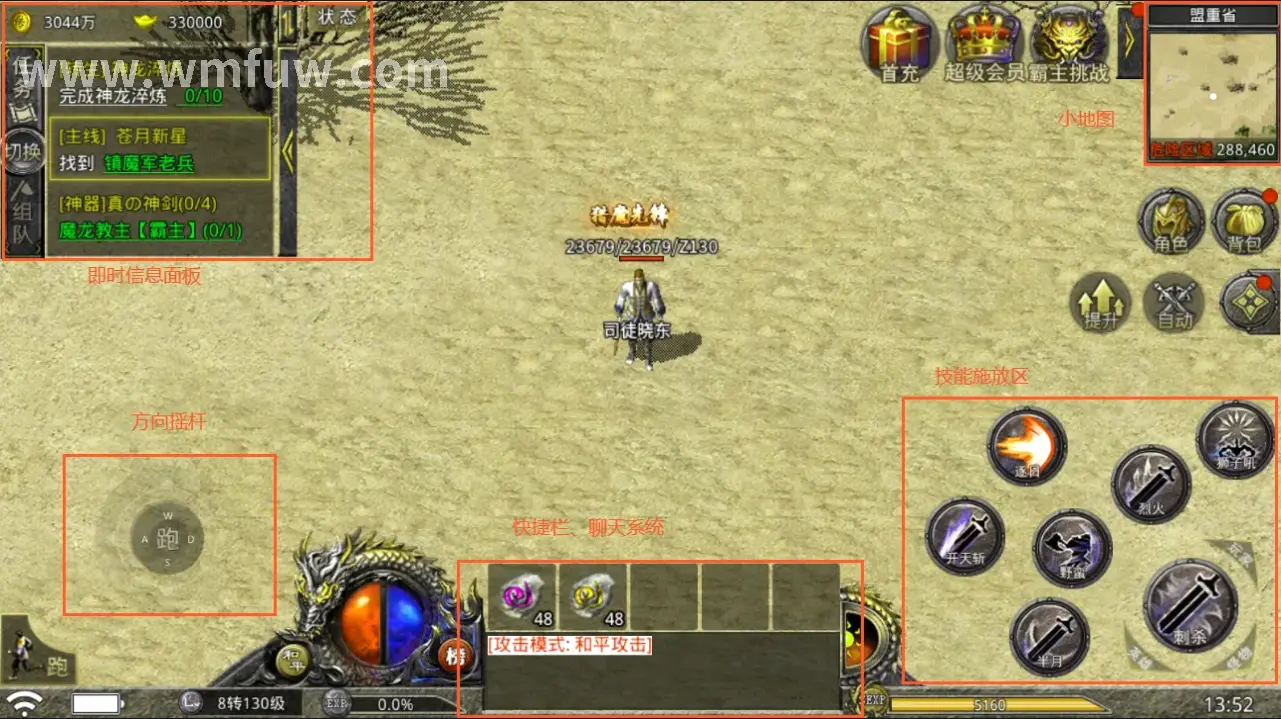Toggle 自动 auto-combat
Image resolution: width=1281 pixels, height=719 pixels.
[1174, 302]
